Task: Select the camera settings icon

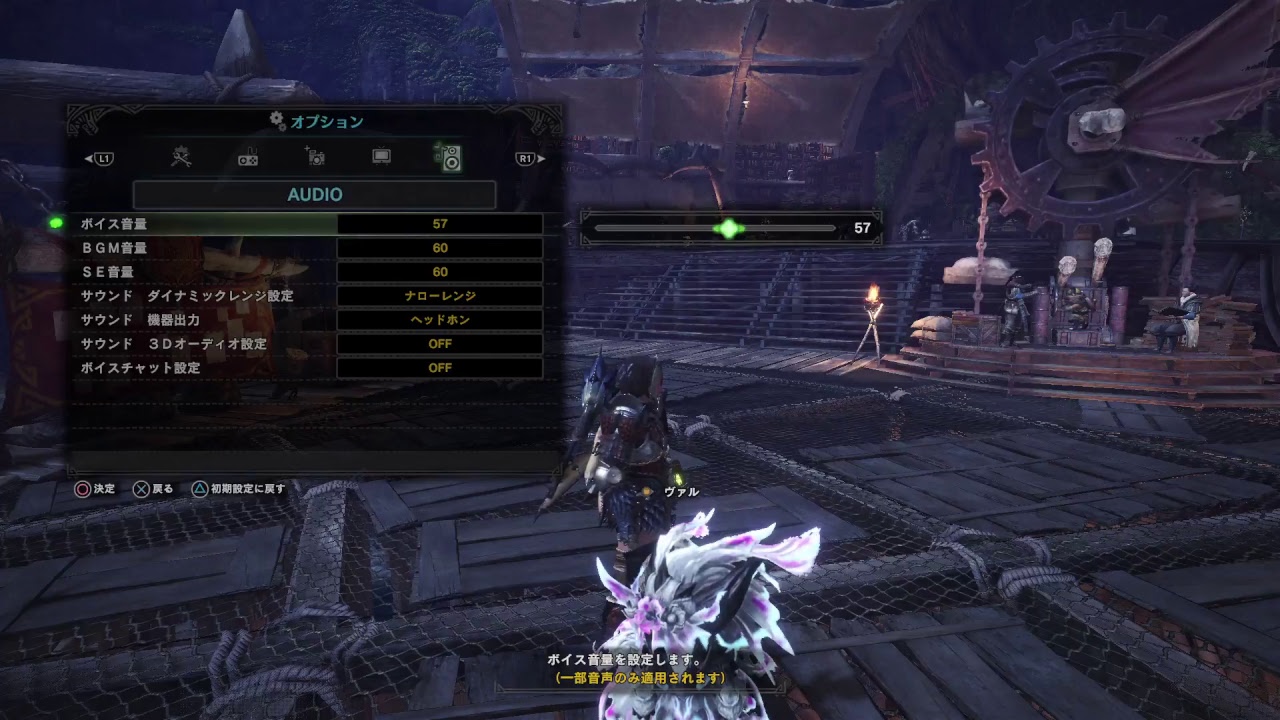Action: [x=315, y=157]
